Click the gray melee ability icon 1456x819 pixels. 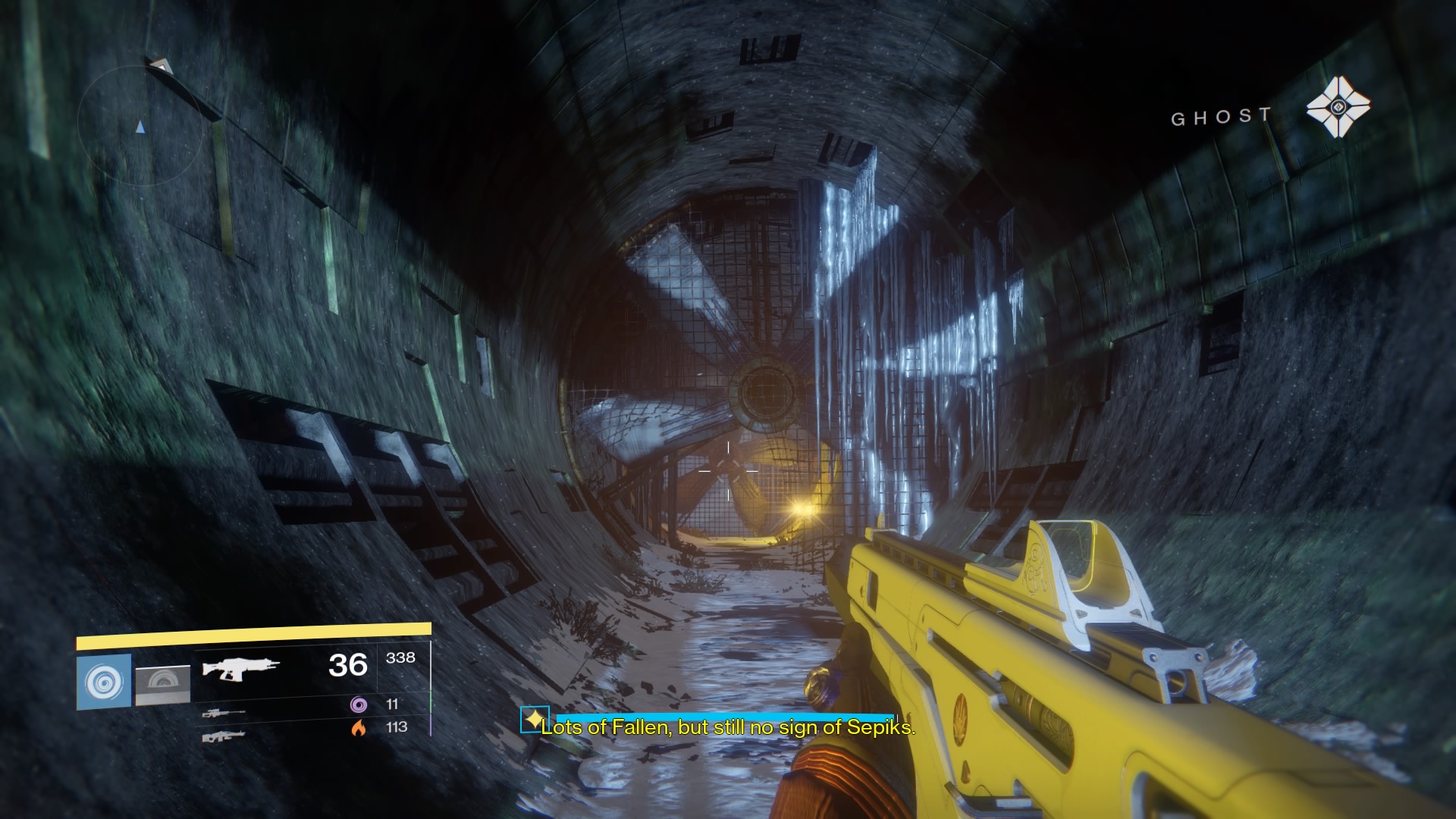[163, 685]
